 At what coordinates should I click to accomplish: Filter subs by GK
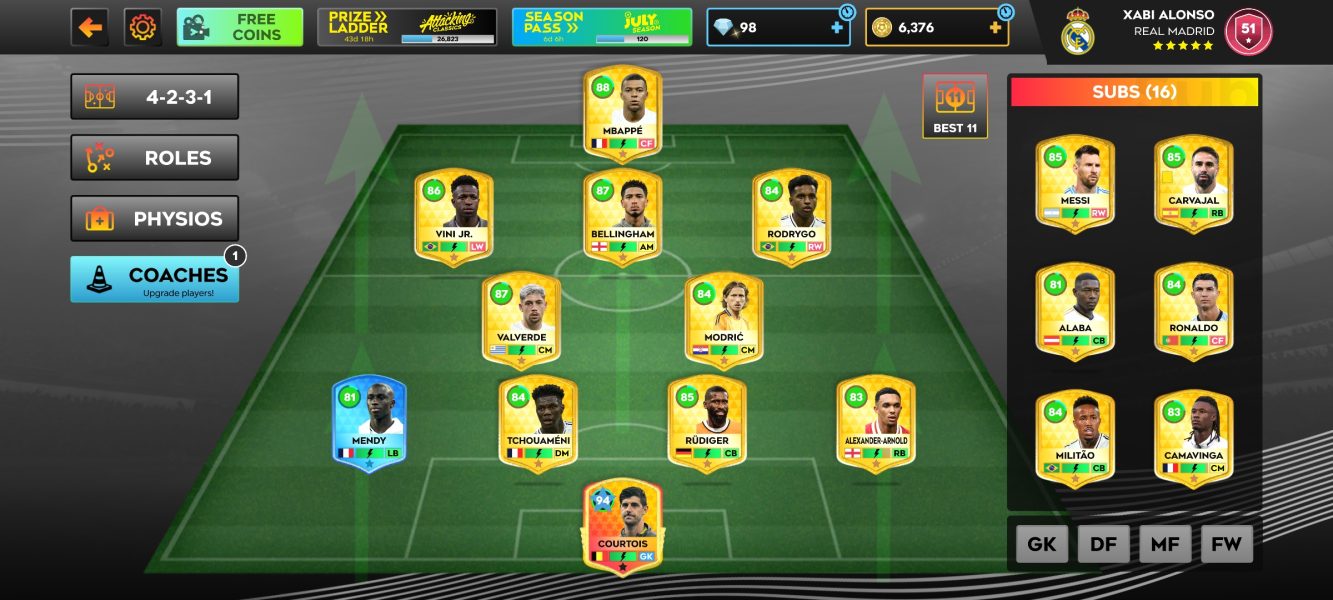click(x=1042, y=544)
